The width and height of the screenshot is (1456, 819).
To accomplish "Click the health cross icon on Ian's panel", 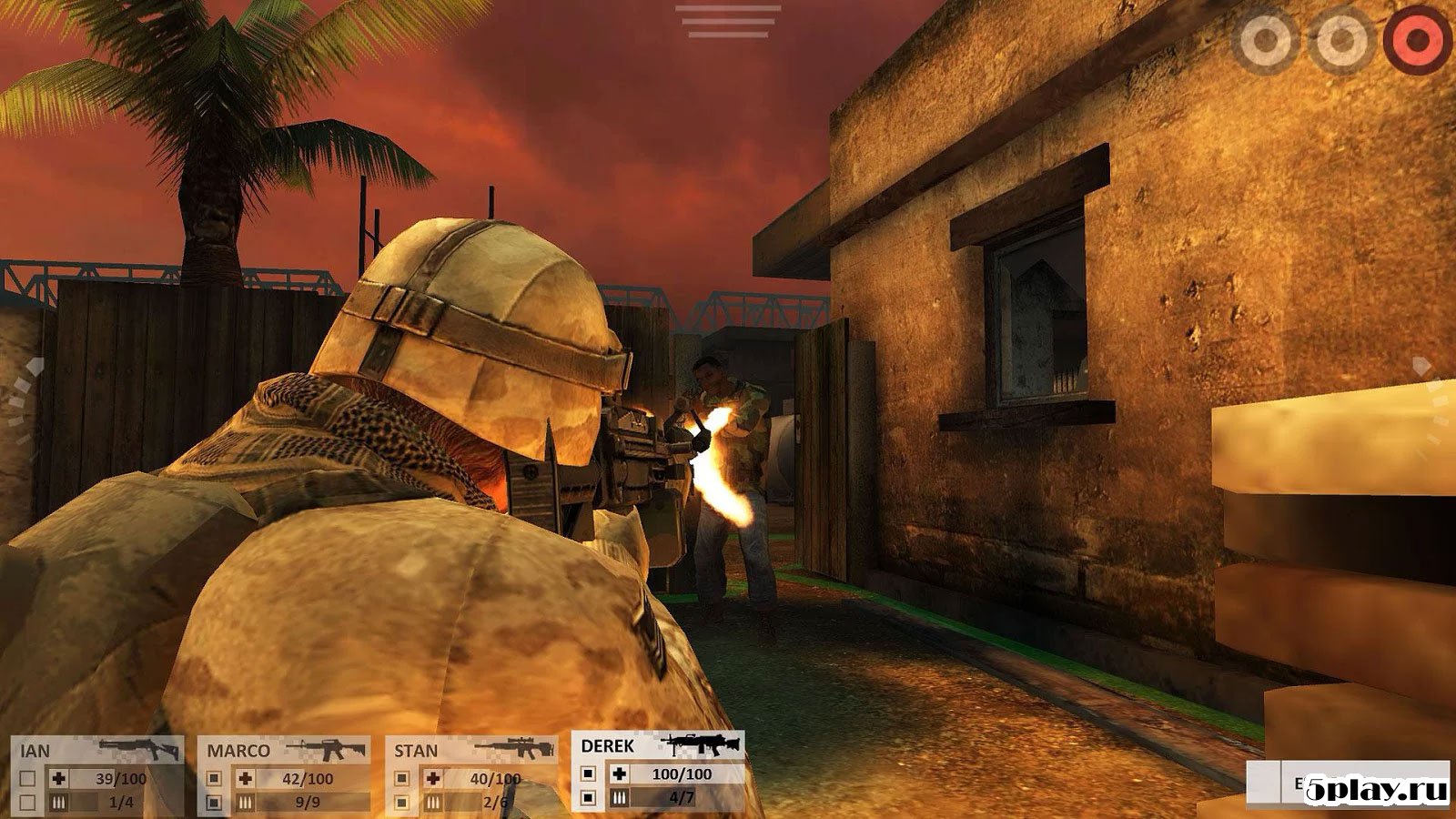I will pyautogui.click(x=57, y=778).
